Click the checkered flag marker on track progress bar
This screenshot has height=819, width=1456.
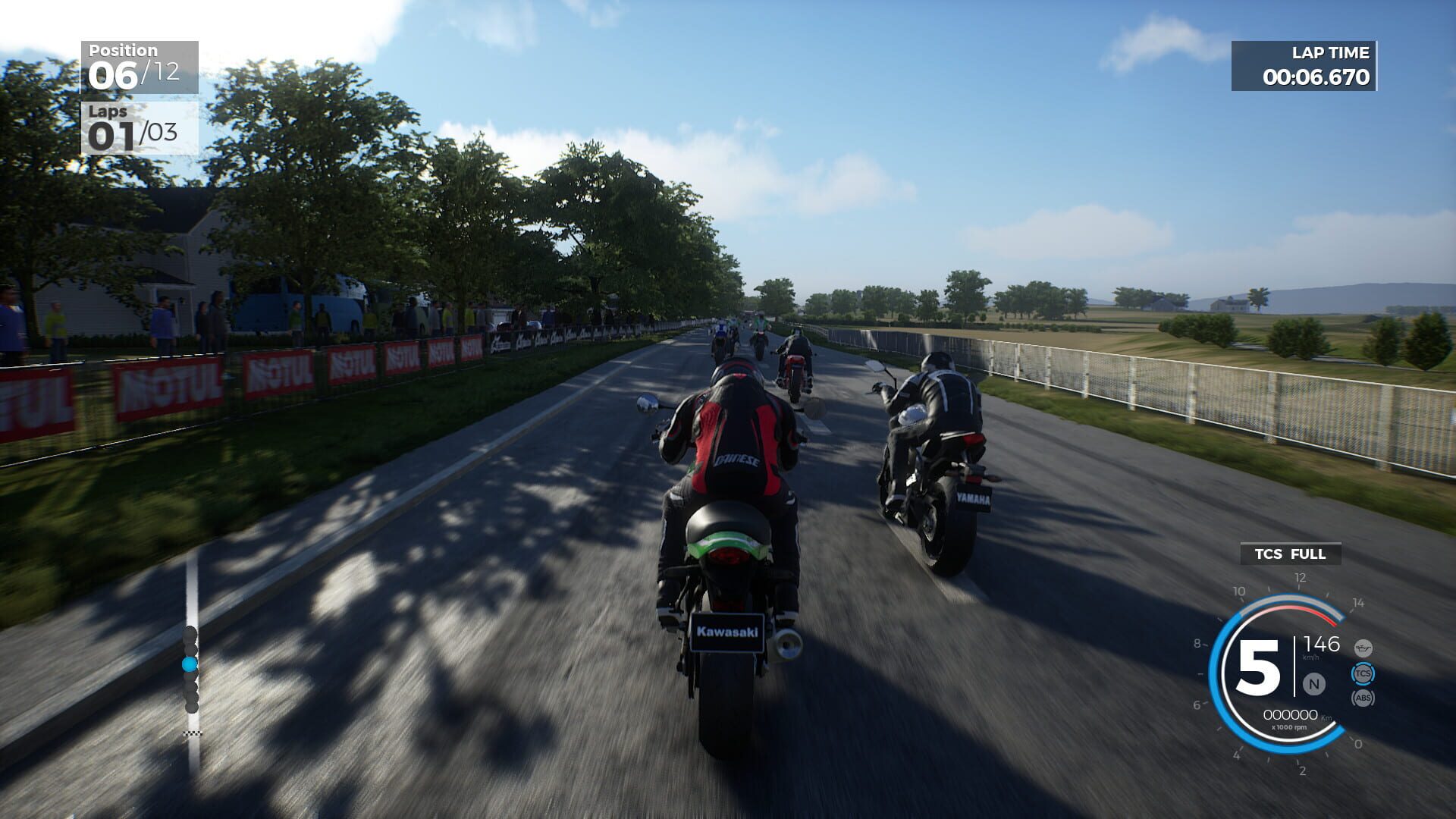point(192,733)
